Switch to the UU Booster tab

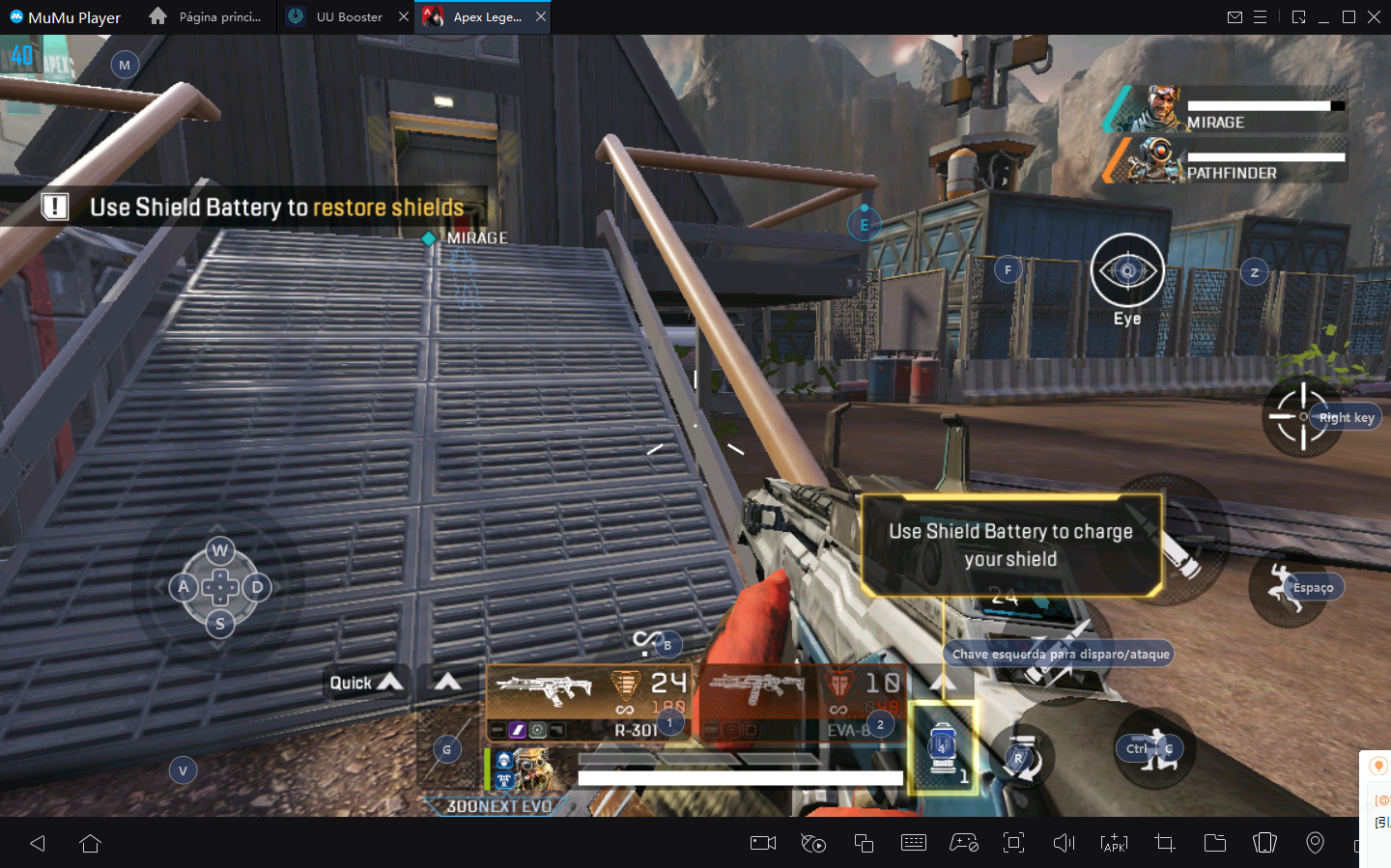[x=348, y=16]
